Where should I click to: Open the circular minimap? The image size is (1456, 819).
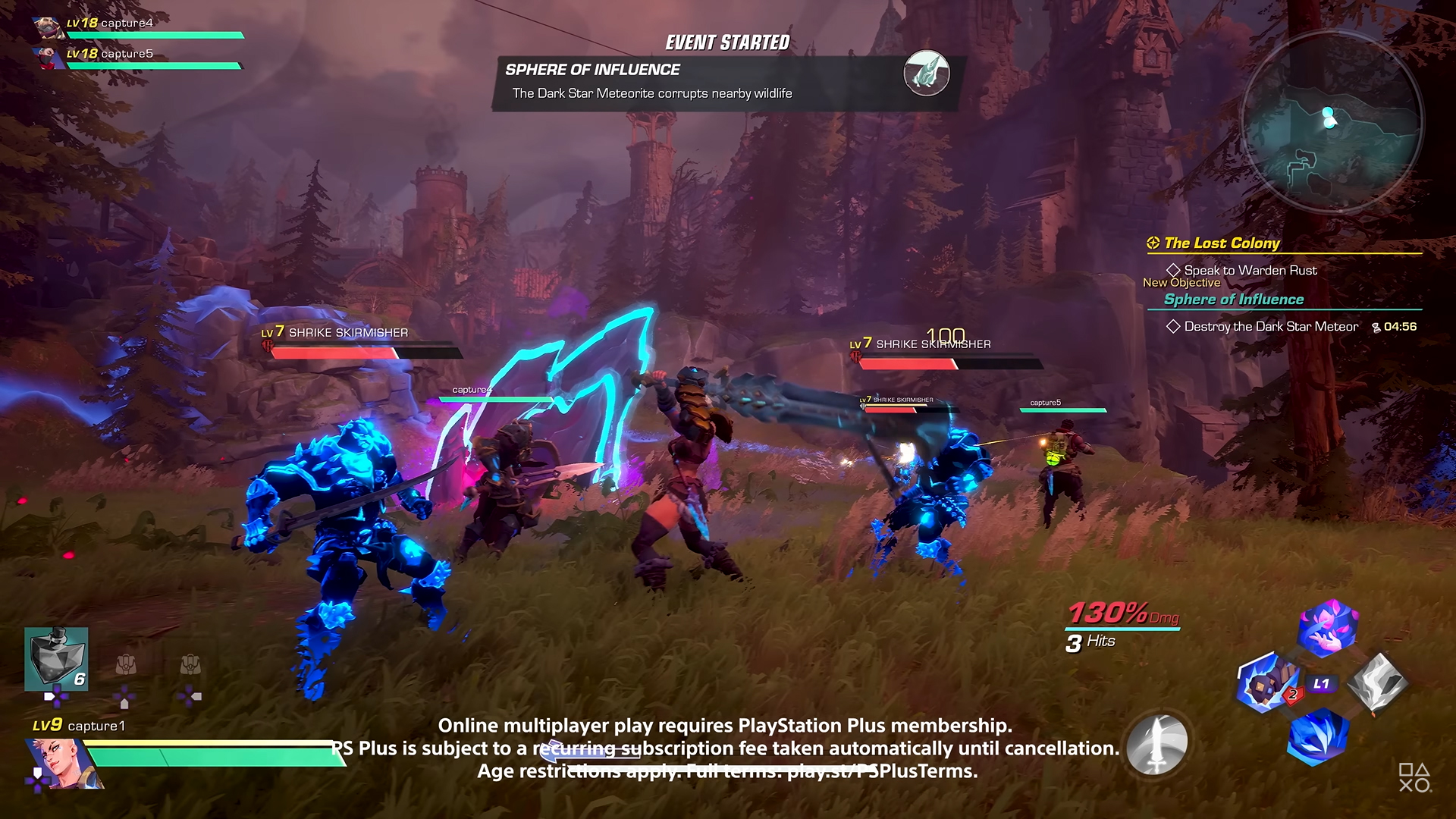pos(1332,121)
